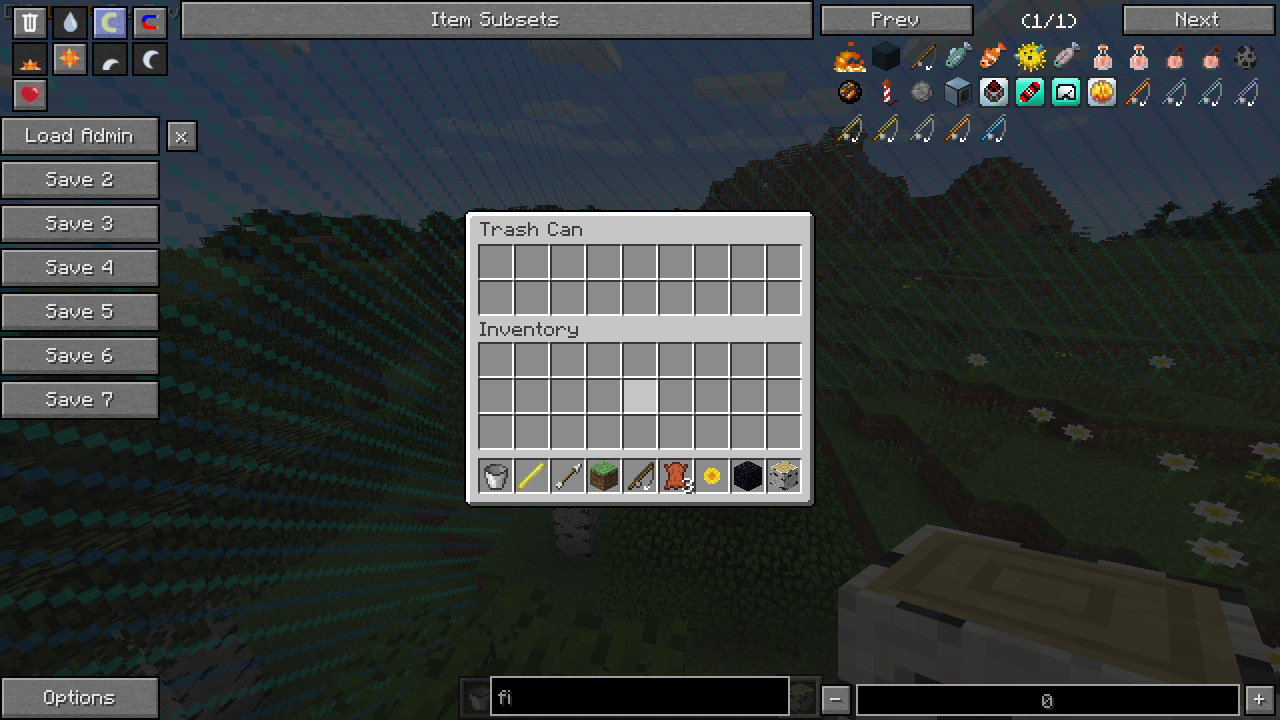
Task: Select the empty bucket hotbar slot
Action: (495, 477)
